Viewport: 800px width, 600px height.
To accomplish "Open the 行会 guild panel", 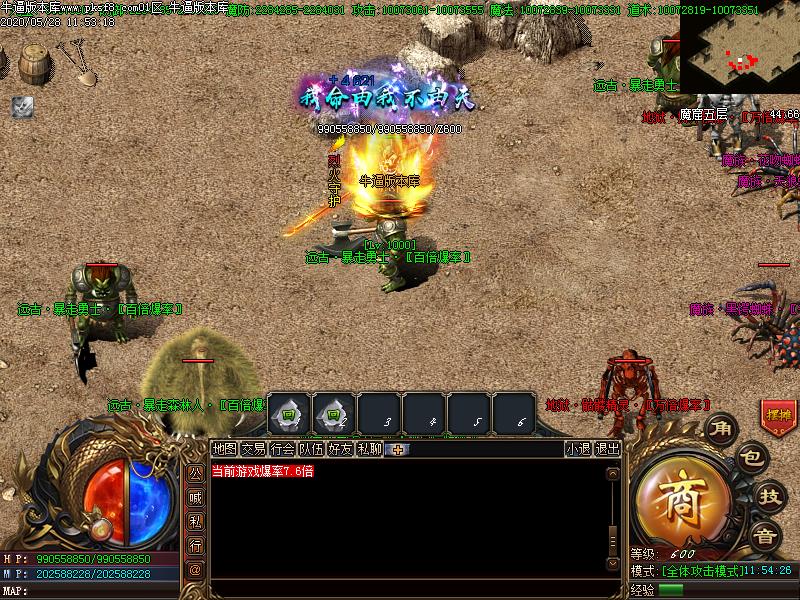I will click(283, 449).
